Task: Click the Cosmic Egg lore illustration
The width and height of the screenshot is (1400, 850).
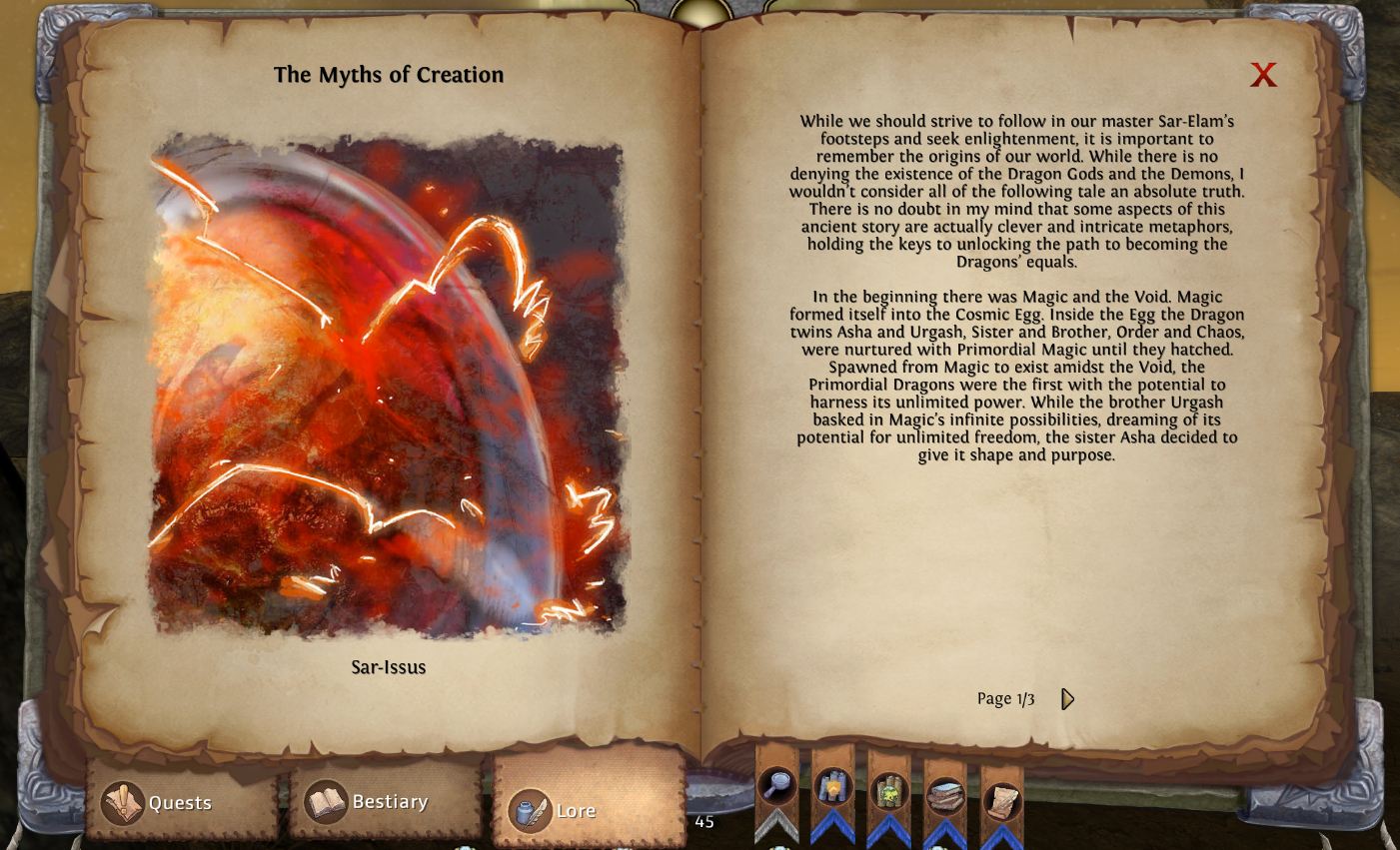Action: point(388,385)
